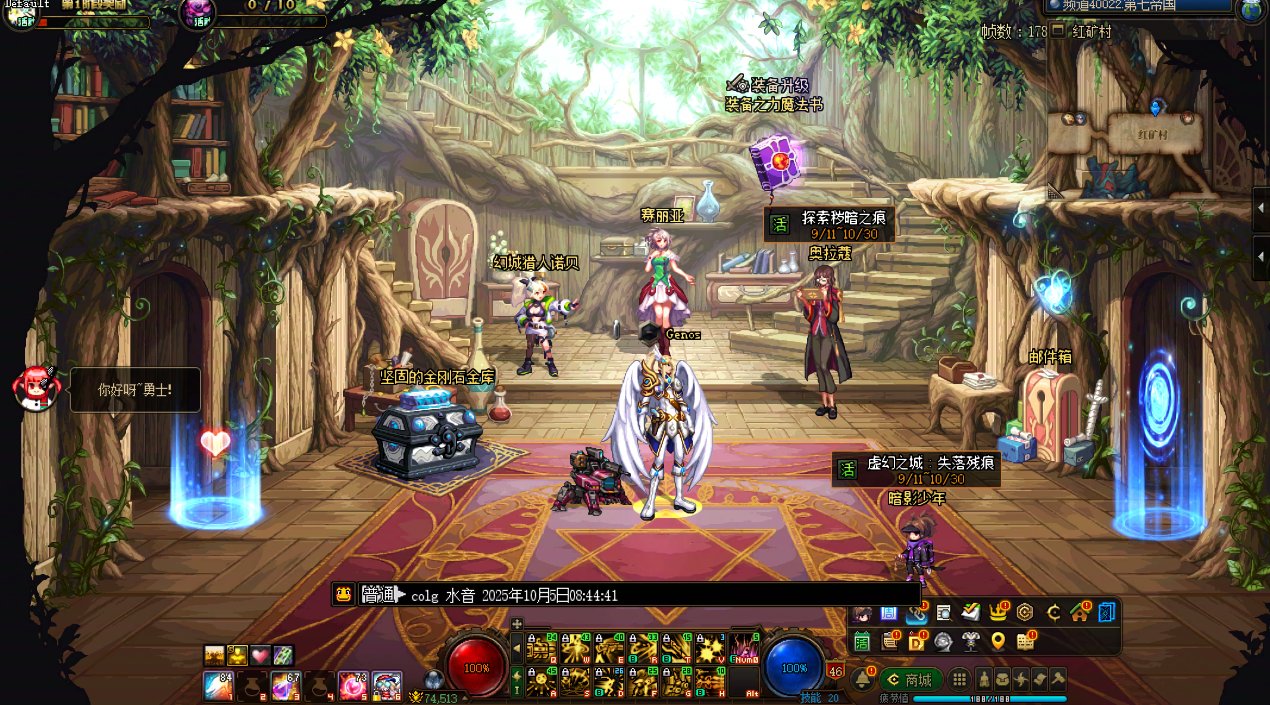Open the channel selector 频道40022 bar
The width and height of the screenshot is (1270, 705).
(x=1140, y=7)
